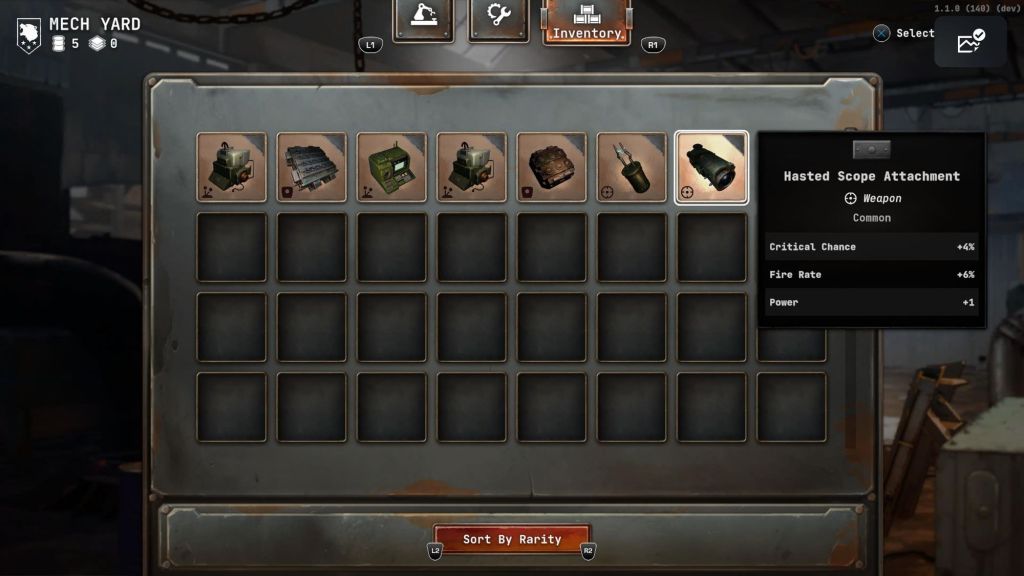Image resolution: width=1024 pixels, height=576 pixels.
Task: Select the Hasted Scope Attachment slot
Action: [x=712, y=167]
